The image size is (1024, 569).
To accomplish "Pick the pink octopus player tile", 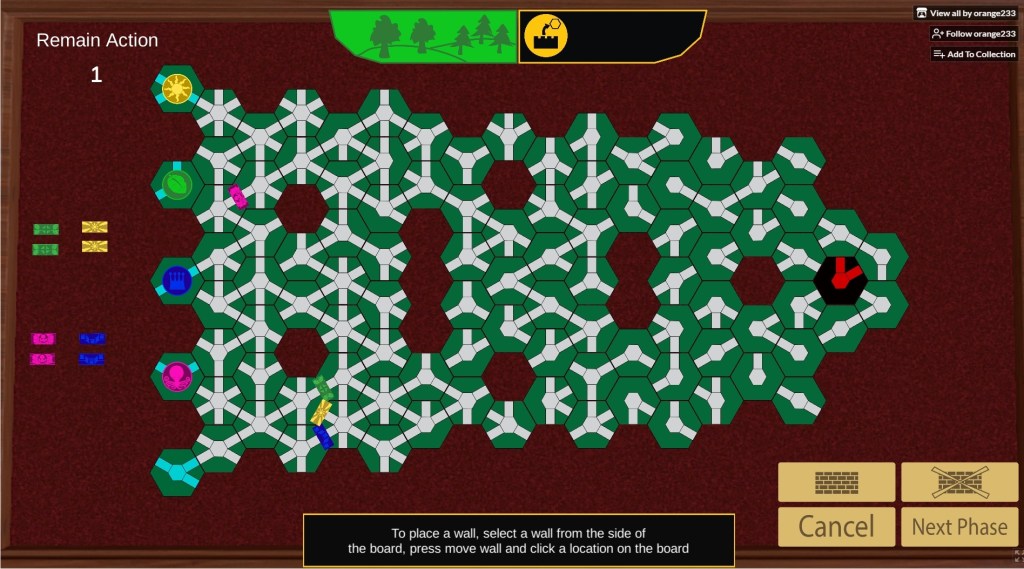I will (177, 376).
